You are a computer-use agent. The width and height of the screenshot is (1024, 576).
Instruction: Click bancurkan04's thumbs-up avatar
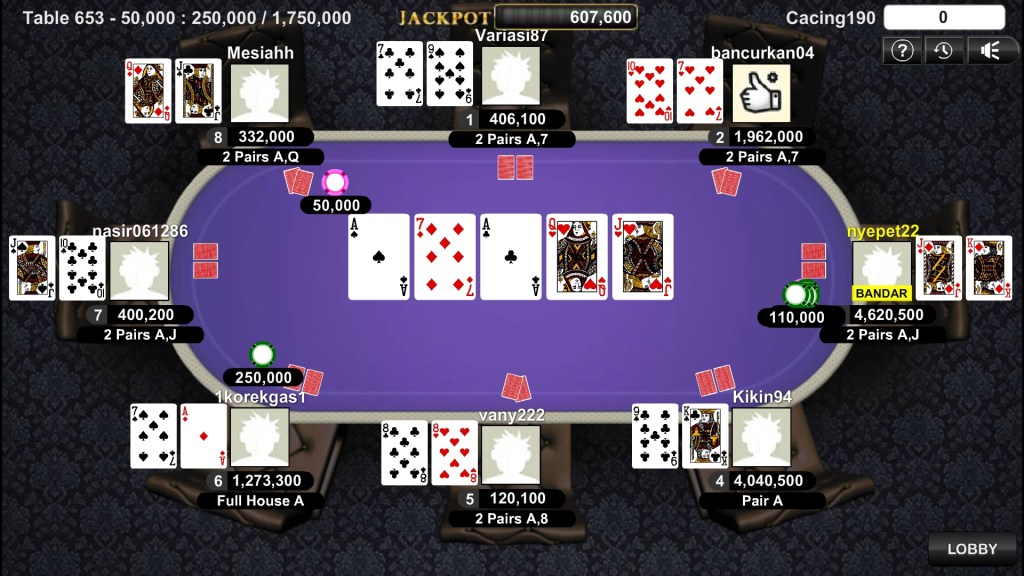pos(761,93)
